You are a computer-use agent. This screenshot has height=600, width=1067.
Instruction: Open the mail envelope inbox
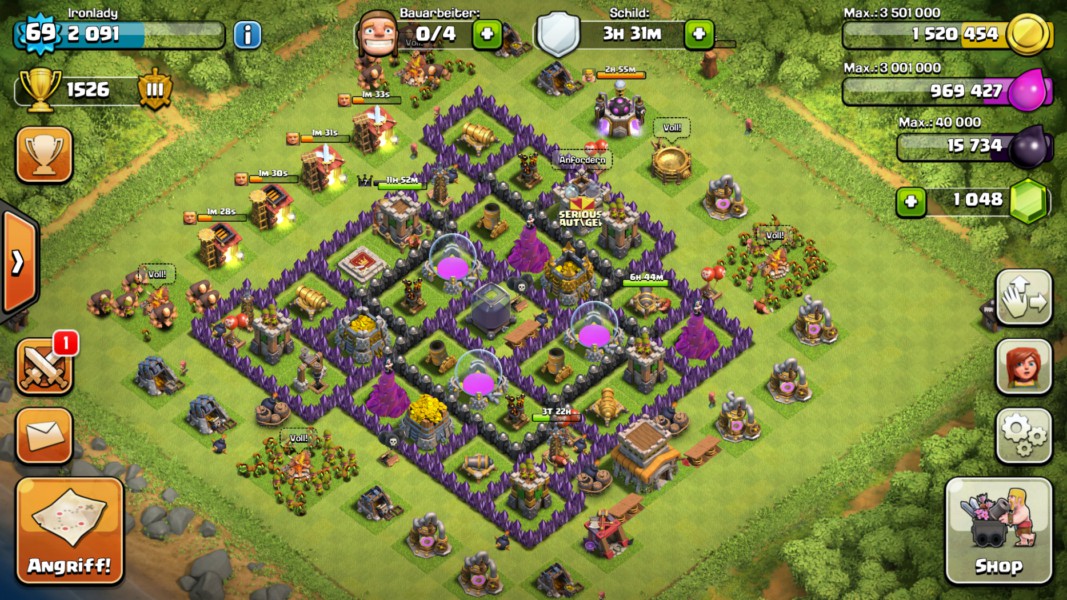[44, 435]
